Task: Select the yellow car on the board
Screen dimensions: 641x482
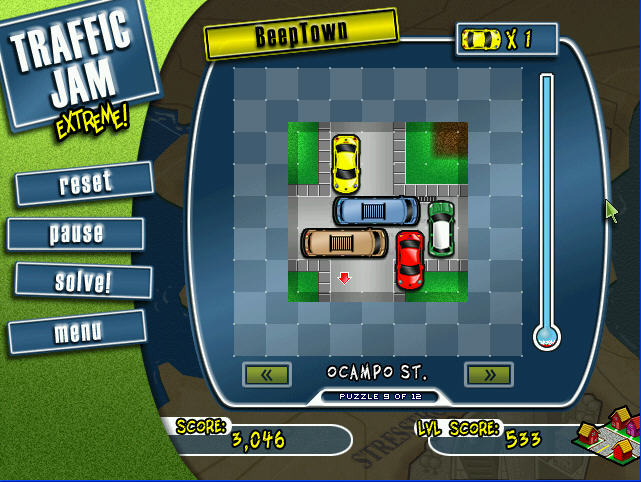Action: coord(346,163)
